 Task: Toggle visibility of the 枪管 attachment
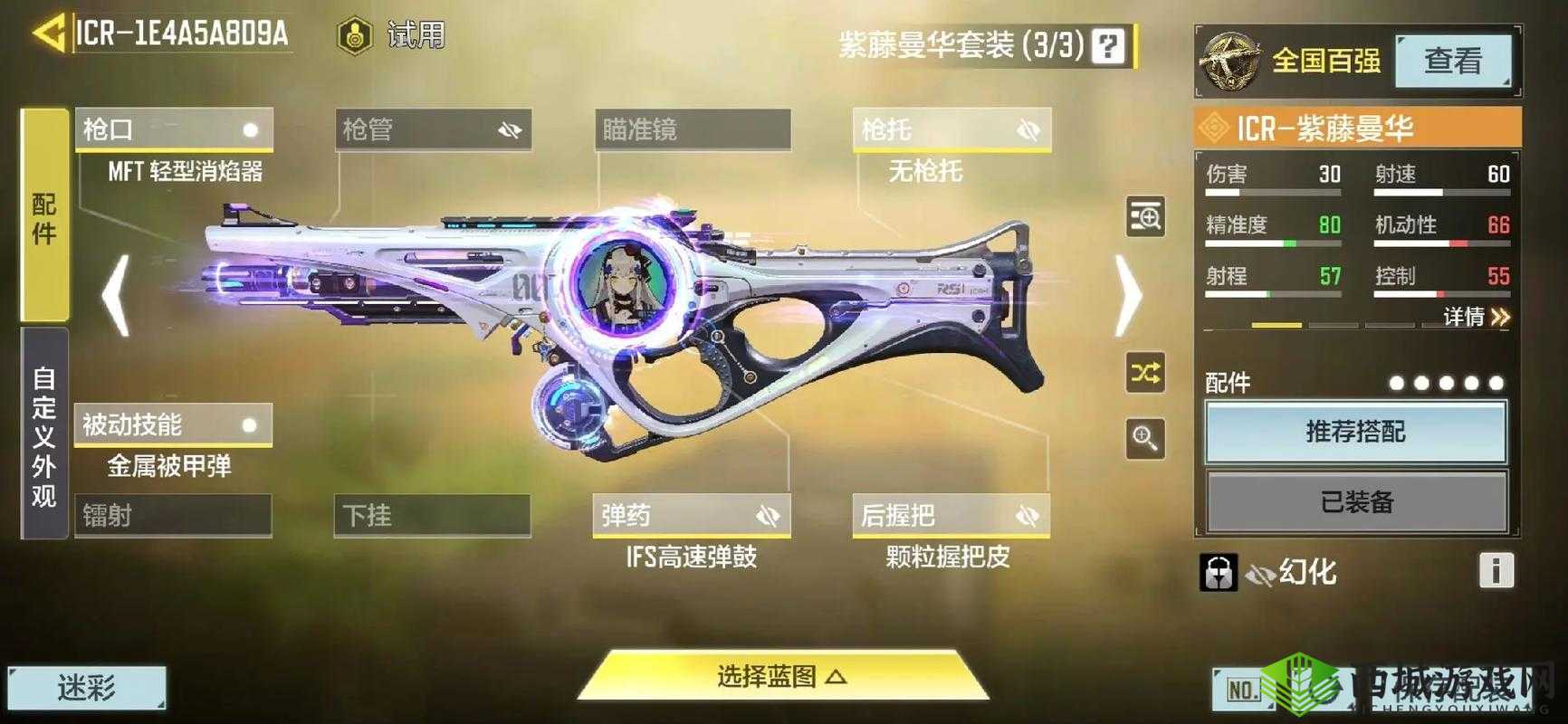point(510,129)
